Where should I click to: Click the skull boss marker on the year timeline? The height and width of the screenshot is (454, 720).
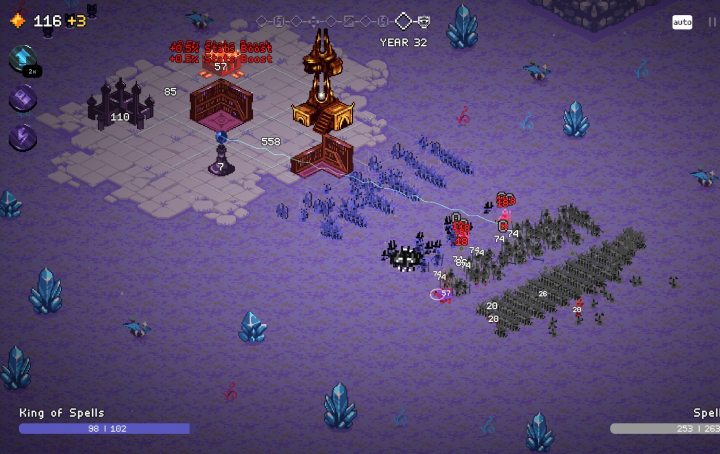tap(424, 21)
